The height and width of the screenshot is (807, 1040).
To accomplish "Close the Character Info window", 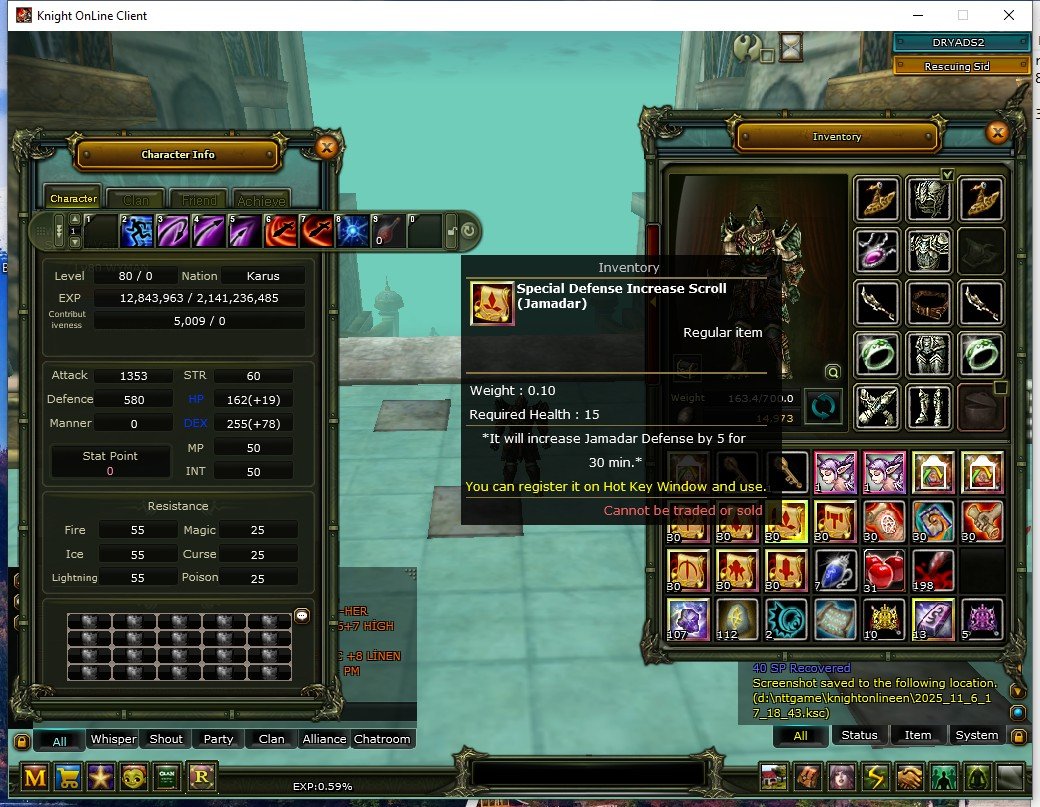I will pyautogui.click(x=326, y=148).
